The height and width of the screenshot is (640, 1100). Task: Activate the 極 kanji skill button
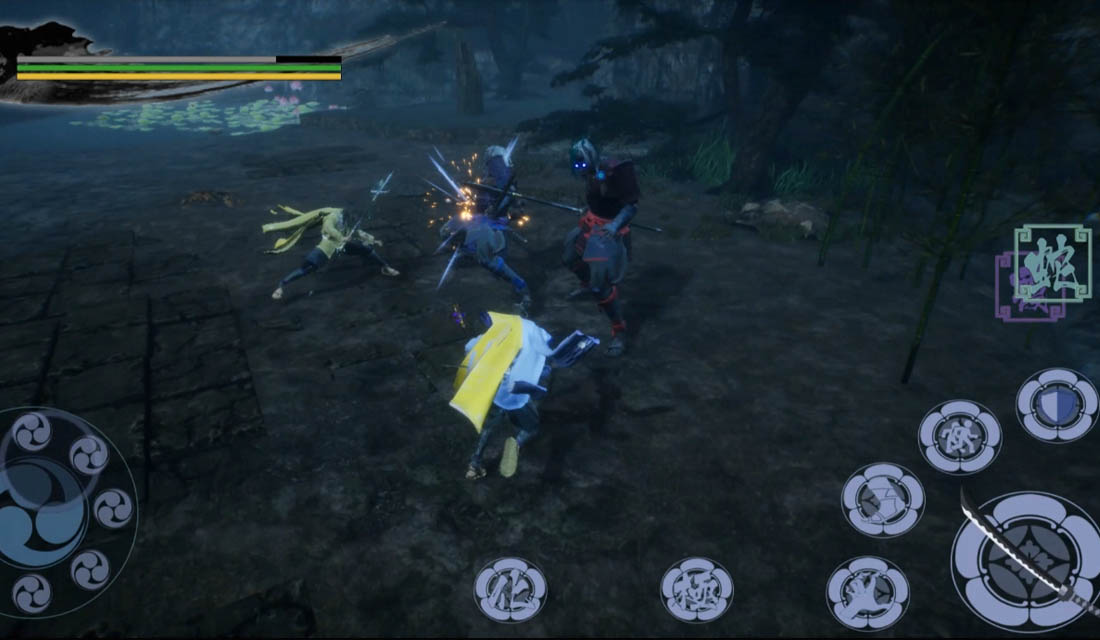point(697,589)
